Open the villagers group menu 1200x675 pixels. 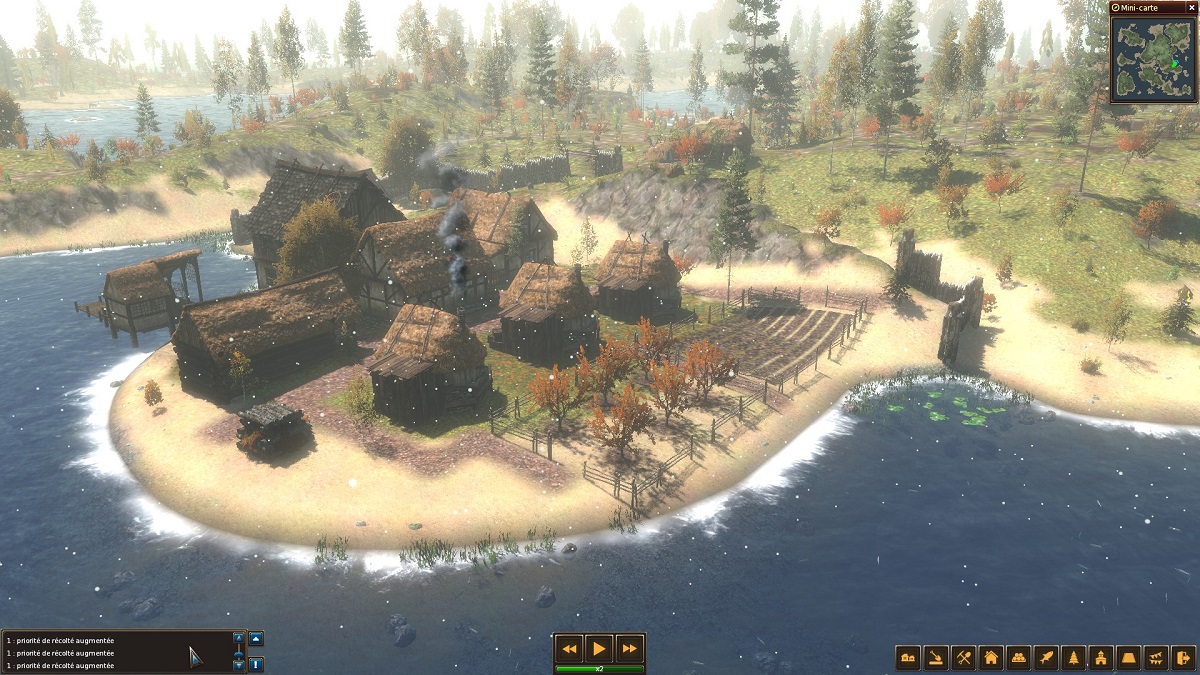[1019, 658]
